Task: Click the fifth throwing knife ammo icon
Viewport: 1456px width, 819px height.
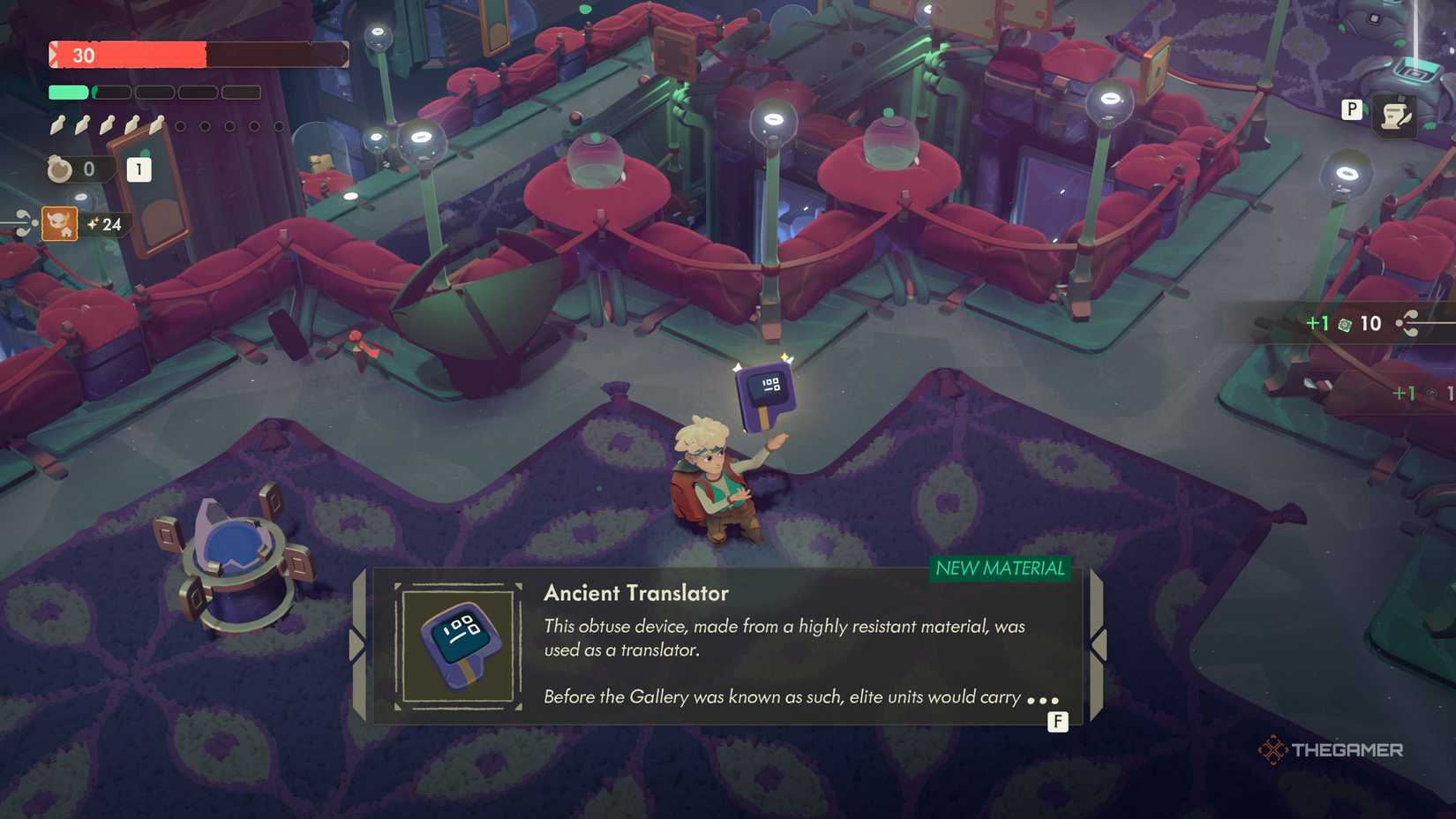Action: click(156, 124)
